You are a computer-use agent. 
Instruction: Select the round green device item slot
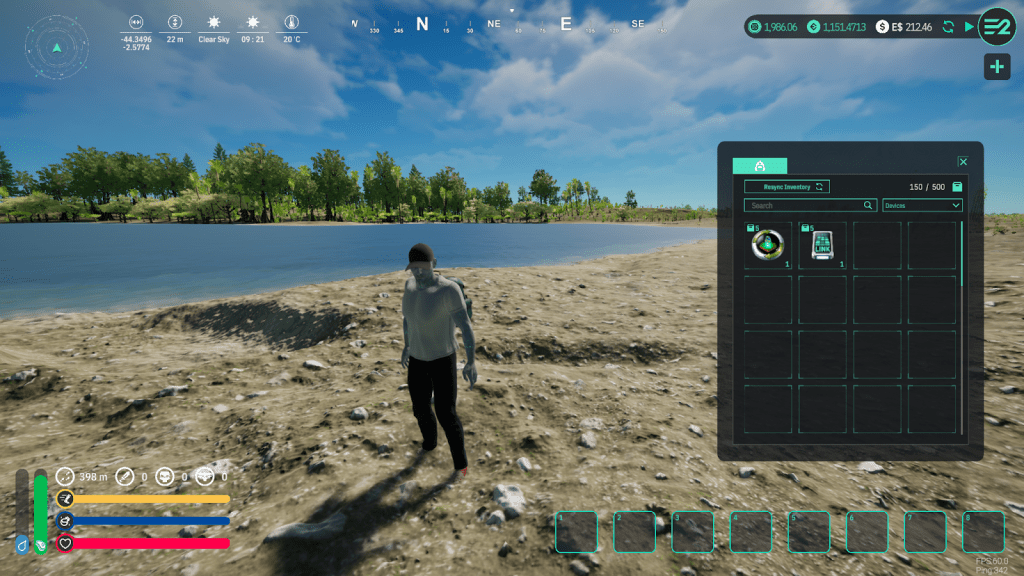coord(768,246)
